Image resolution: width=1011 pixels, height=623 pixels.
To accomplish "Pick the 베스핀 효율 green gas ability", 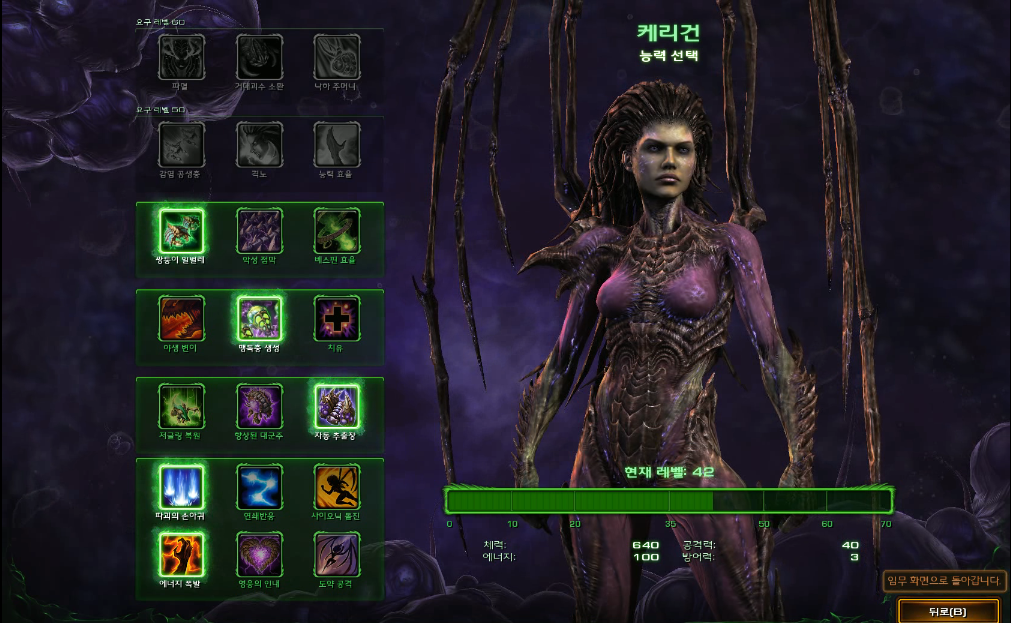I will [x=337, y=231].
